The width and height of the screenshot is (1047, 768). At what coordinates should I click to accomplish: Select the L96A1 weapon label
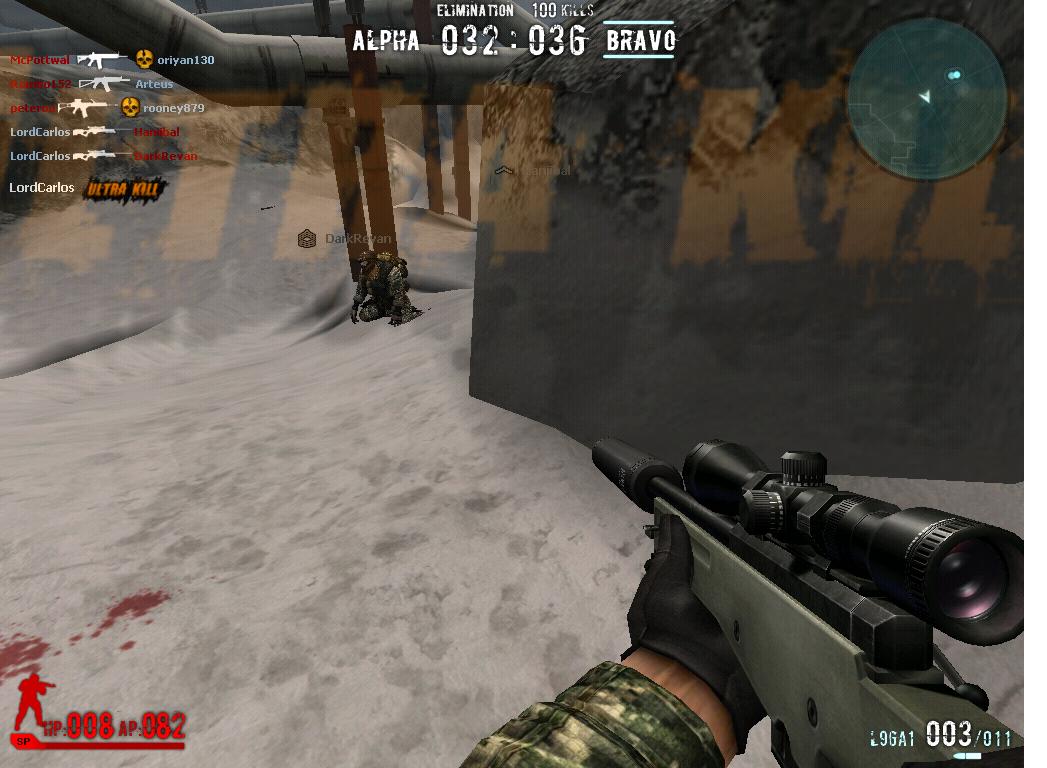click(892, 739)
